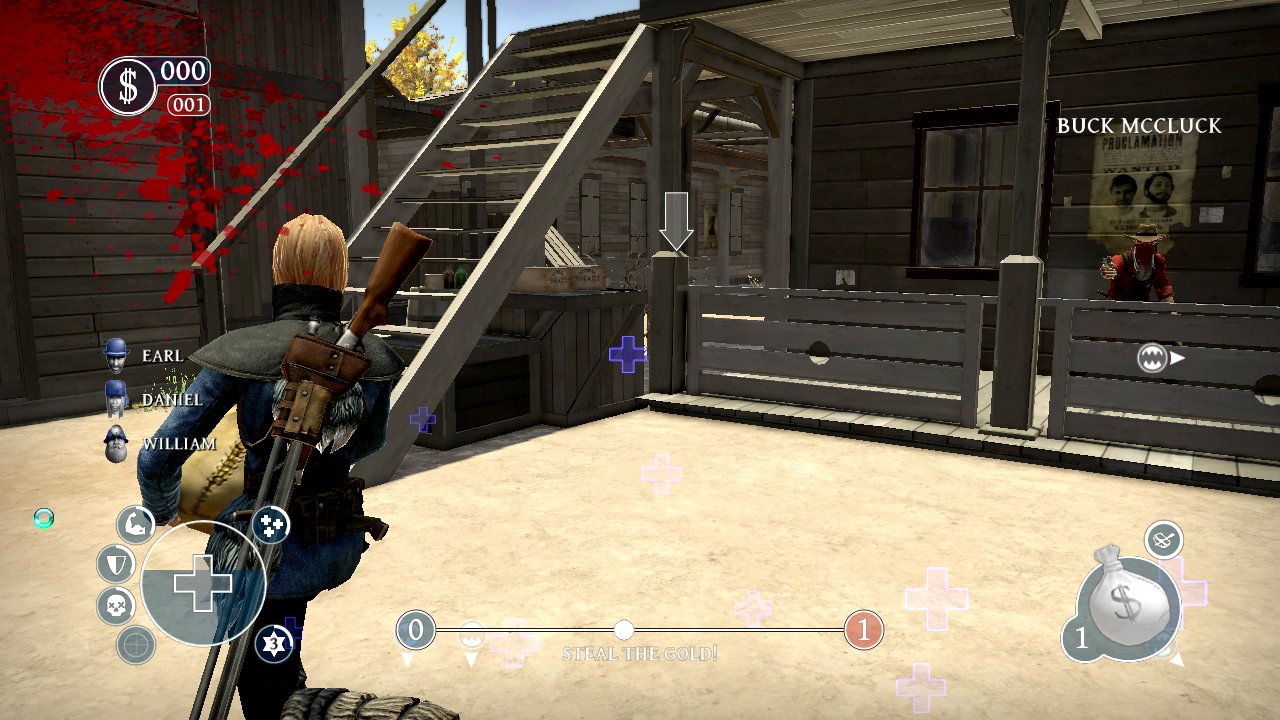Viewport: 1280px width, 720px height.
Task: Click the crossed-out dollar icon above the sack
Action: (x=1163, y=540)
